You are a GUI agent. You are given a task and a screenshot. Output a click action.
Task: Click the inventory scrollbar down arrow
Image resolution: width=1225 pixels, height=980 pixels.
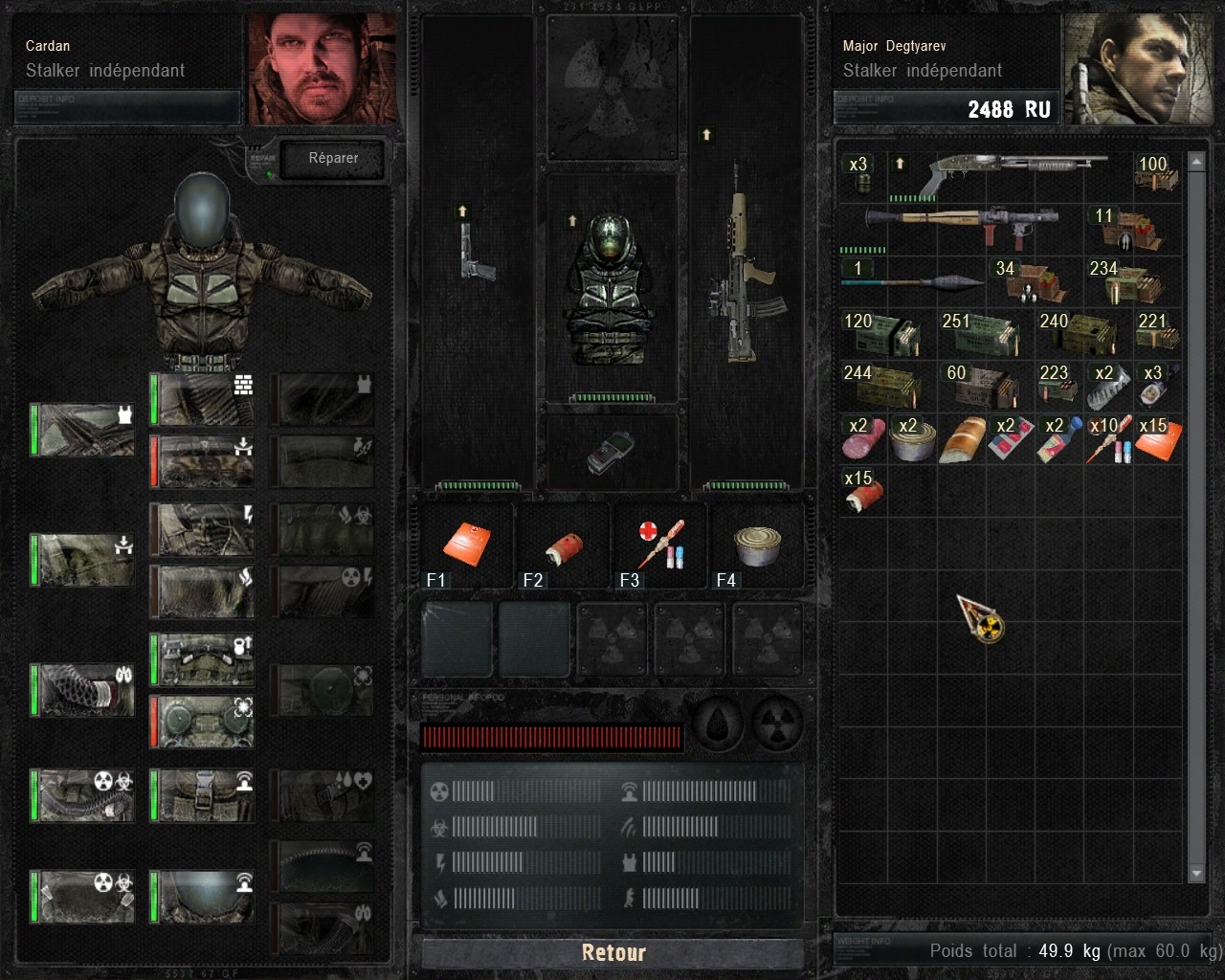coord(1196,873)
